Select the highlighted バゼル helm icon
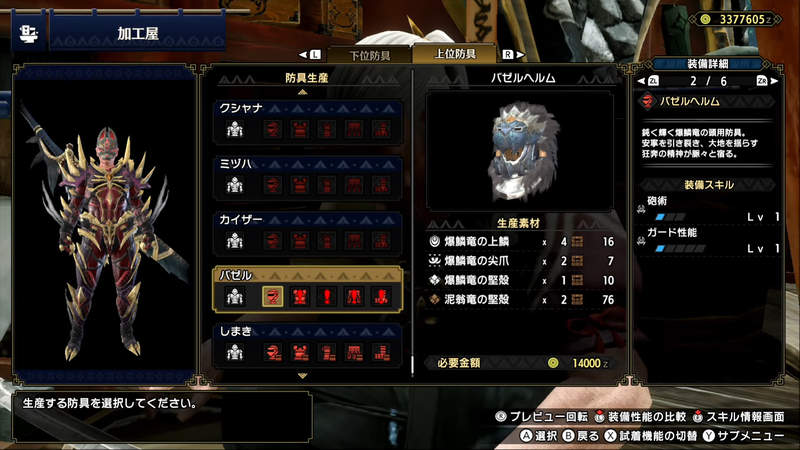This screenshot has width=800, height=450. tap(271, 296)
